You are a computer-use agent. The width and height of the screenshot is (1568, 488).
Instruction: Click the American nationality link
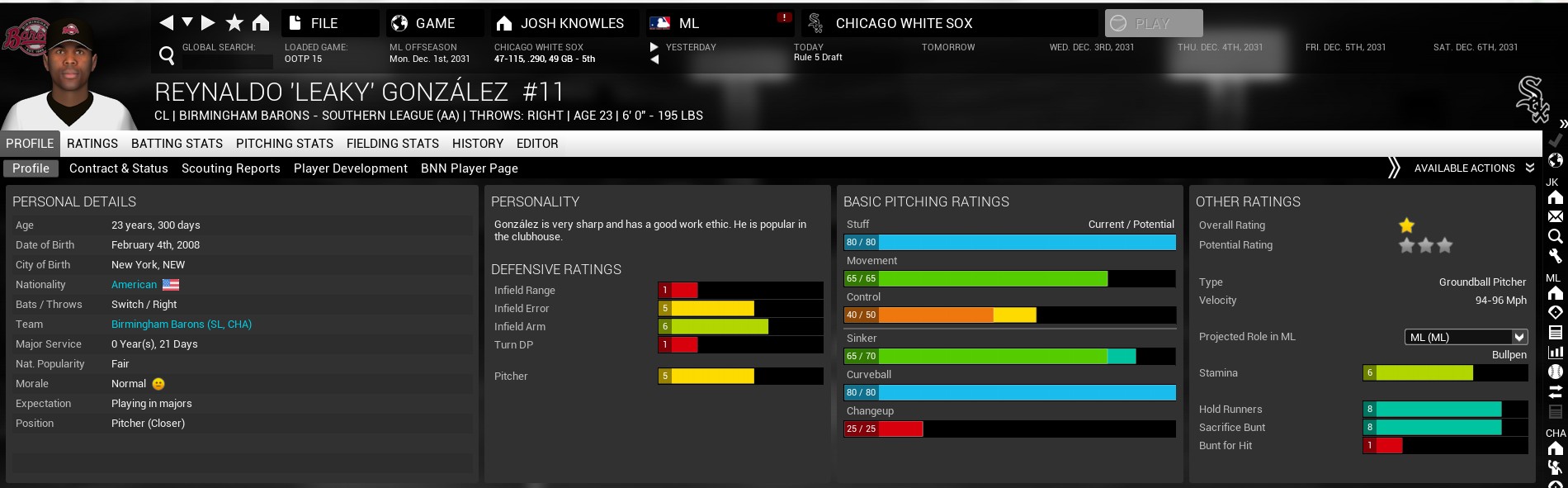tap(134, 285)
